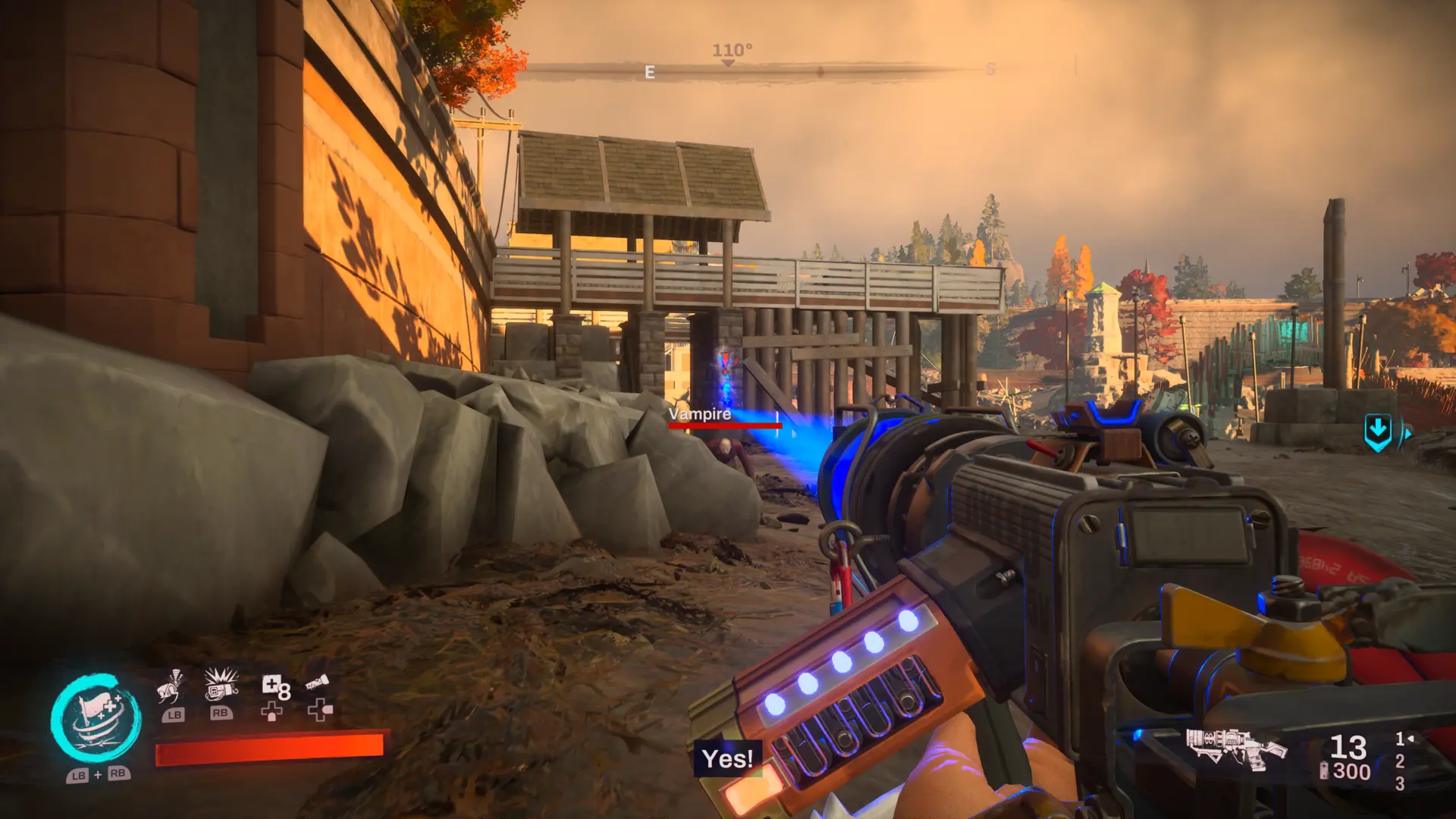The width and height of the screenshot is (1456, 819).
Task: Use the explosive charge ability icon
Action: [221, 684]
